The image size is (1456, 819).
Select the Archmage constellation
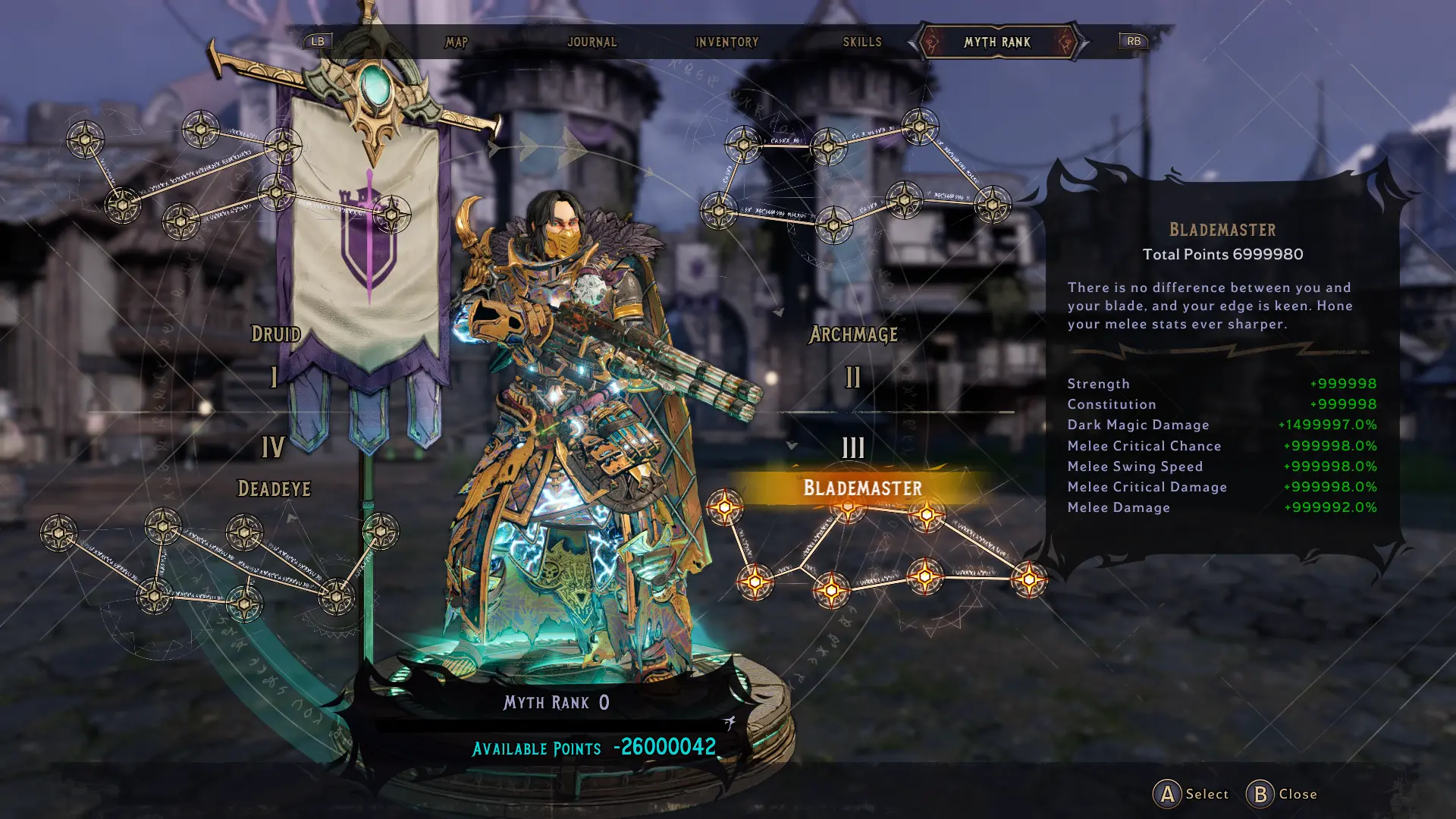click(853, 334)
